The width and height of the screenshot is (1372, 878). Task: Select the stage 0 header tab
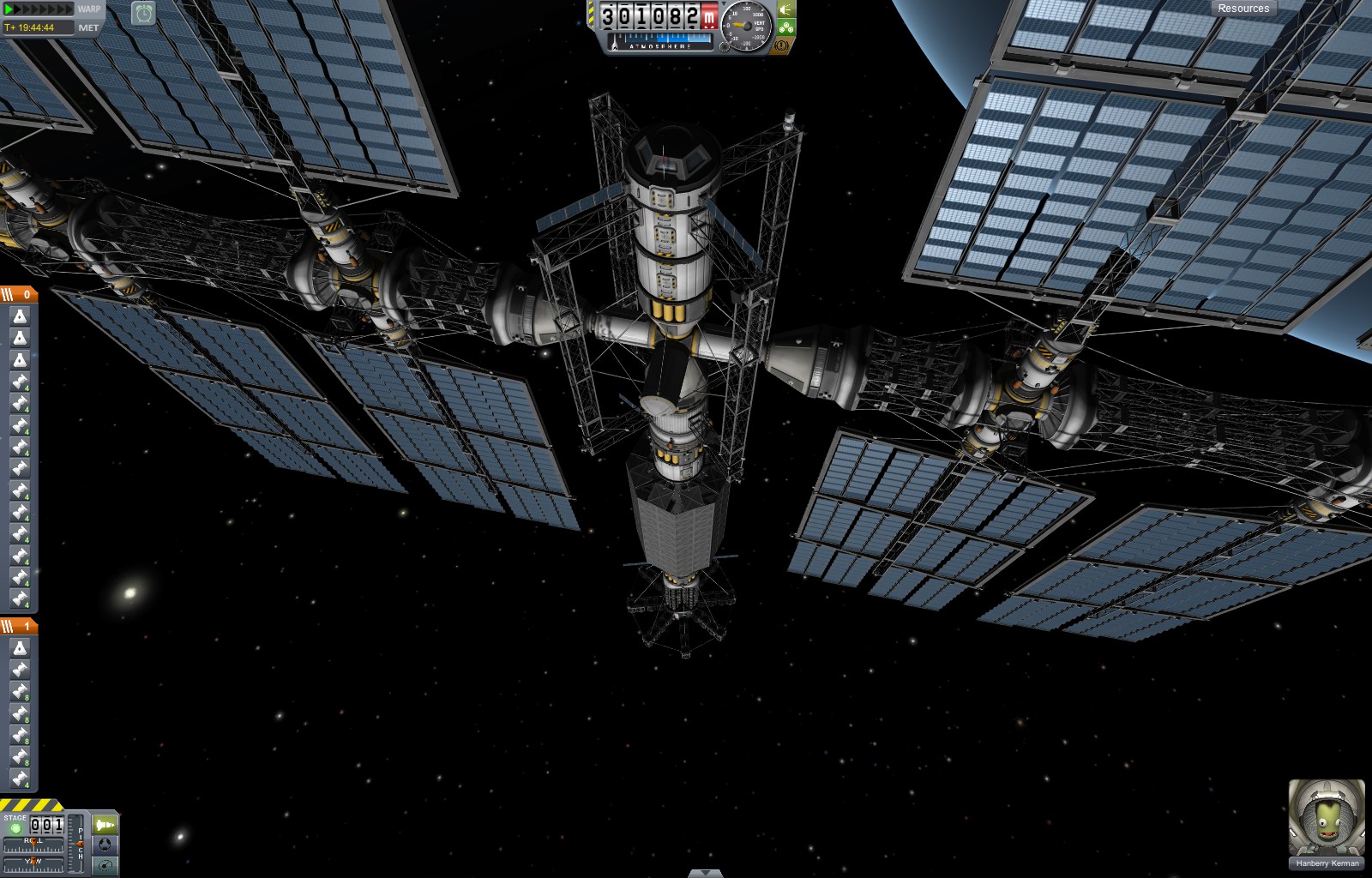19,294
